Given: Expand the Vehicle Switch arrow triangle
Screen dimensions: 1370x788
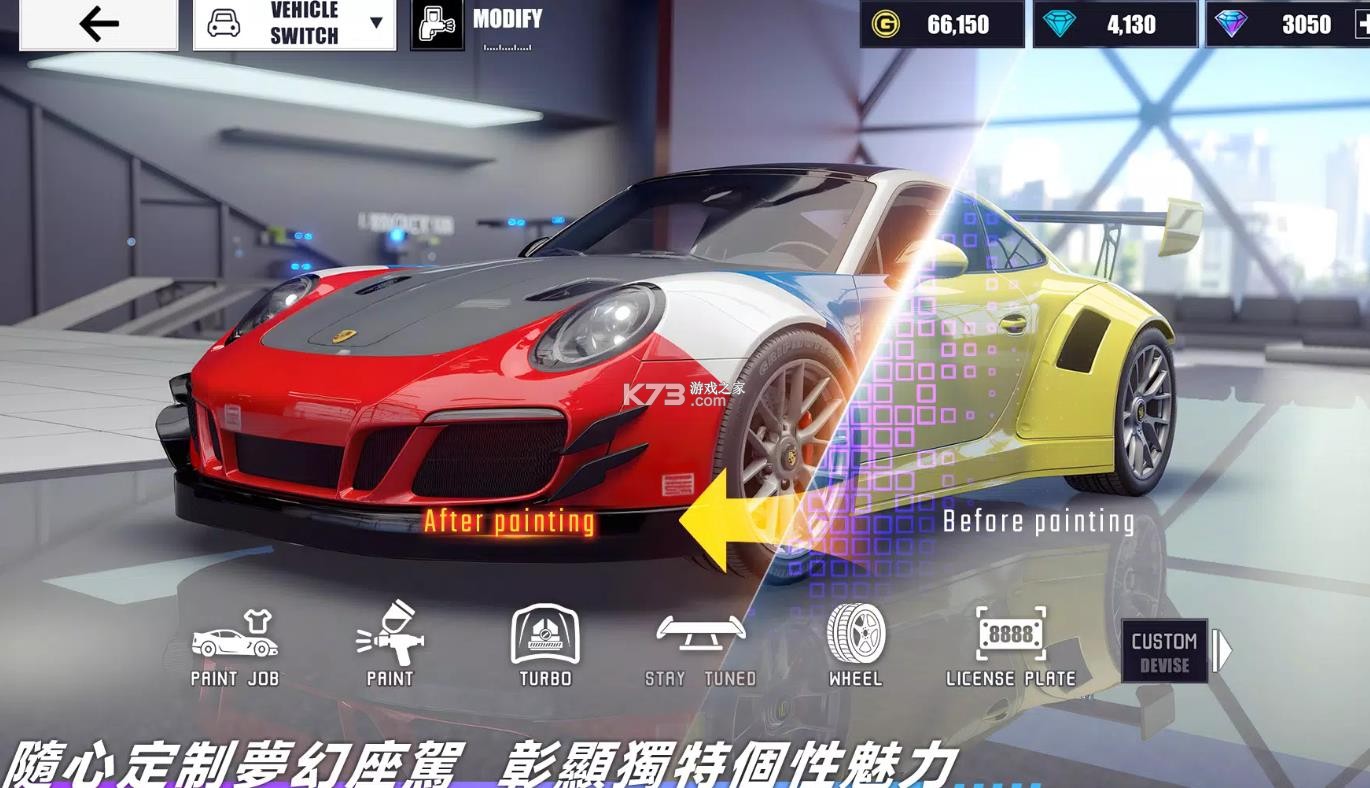Looking at the screenshot, I should pyautogui.click(x=376, y=21).
